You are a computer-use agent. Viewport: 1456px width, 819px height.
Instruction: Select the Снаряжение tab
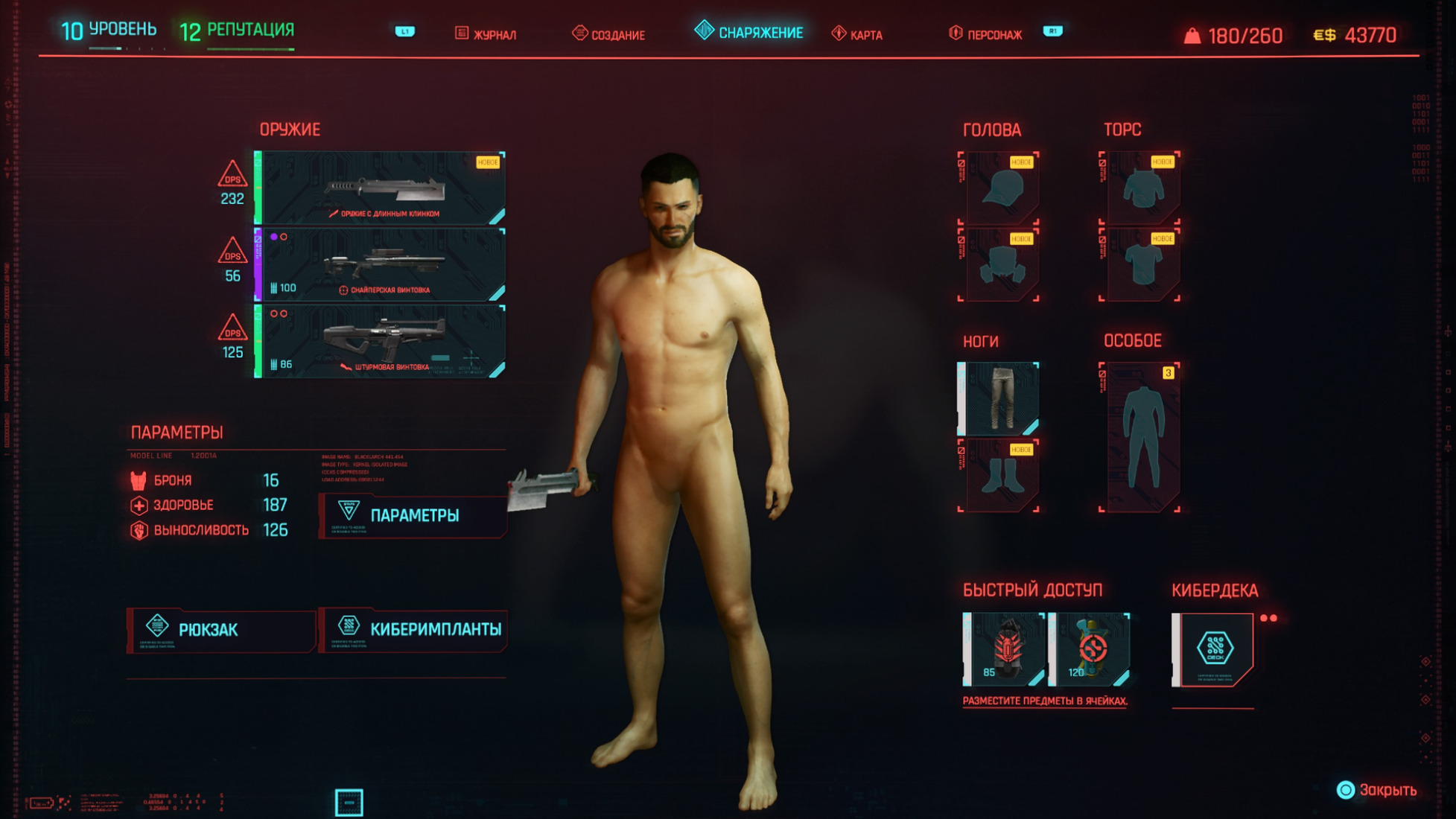tap(749, 33)
